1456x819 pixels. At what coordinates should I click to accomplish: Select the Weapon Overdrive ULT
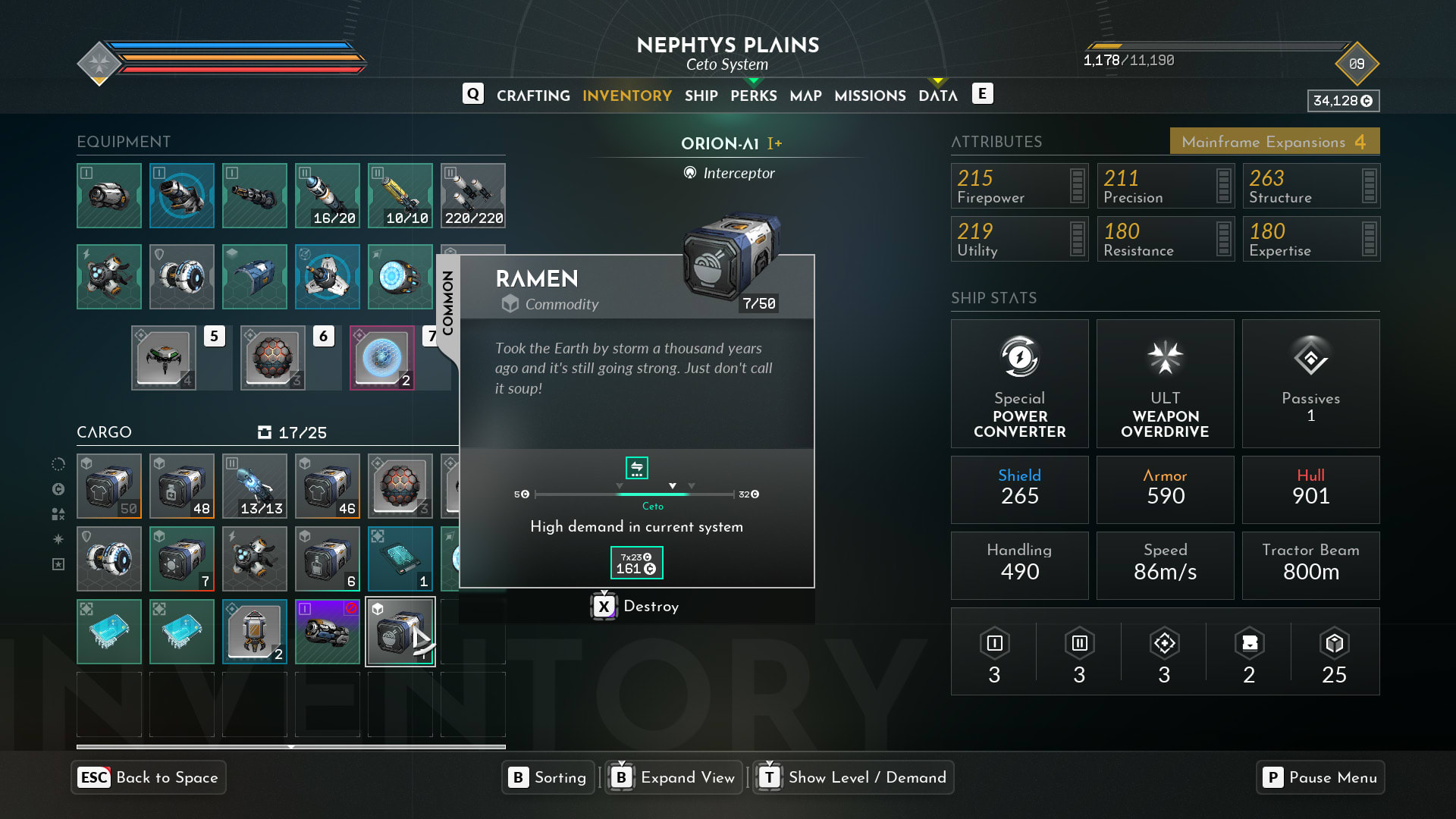pyautogui.click(x=1165, y=384)
